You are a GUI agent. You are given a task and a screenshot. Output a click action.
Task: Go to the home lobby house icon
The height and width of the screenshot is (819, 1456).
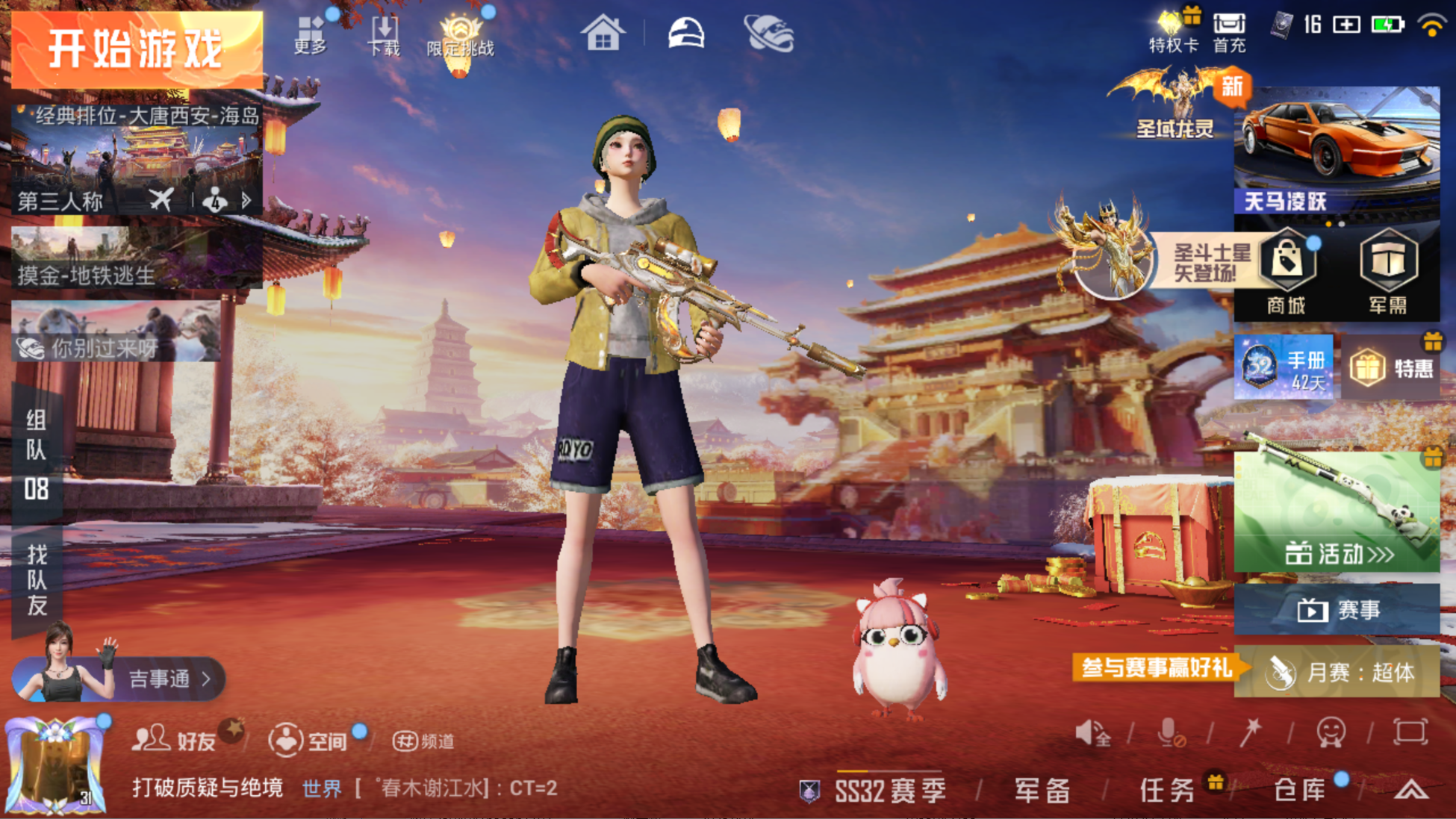coord(603,34)
